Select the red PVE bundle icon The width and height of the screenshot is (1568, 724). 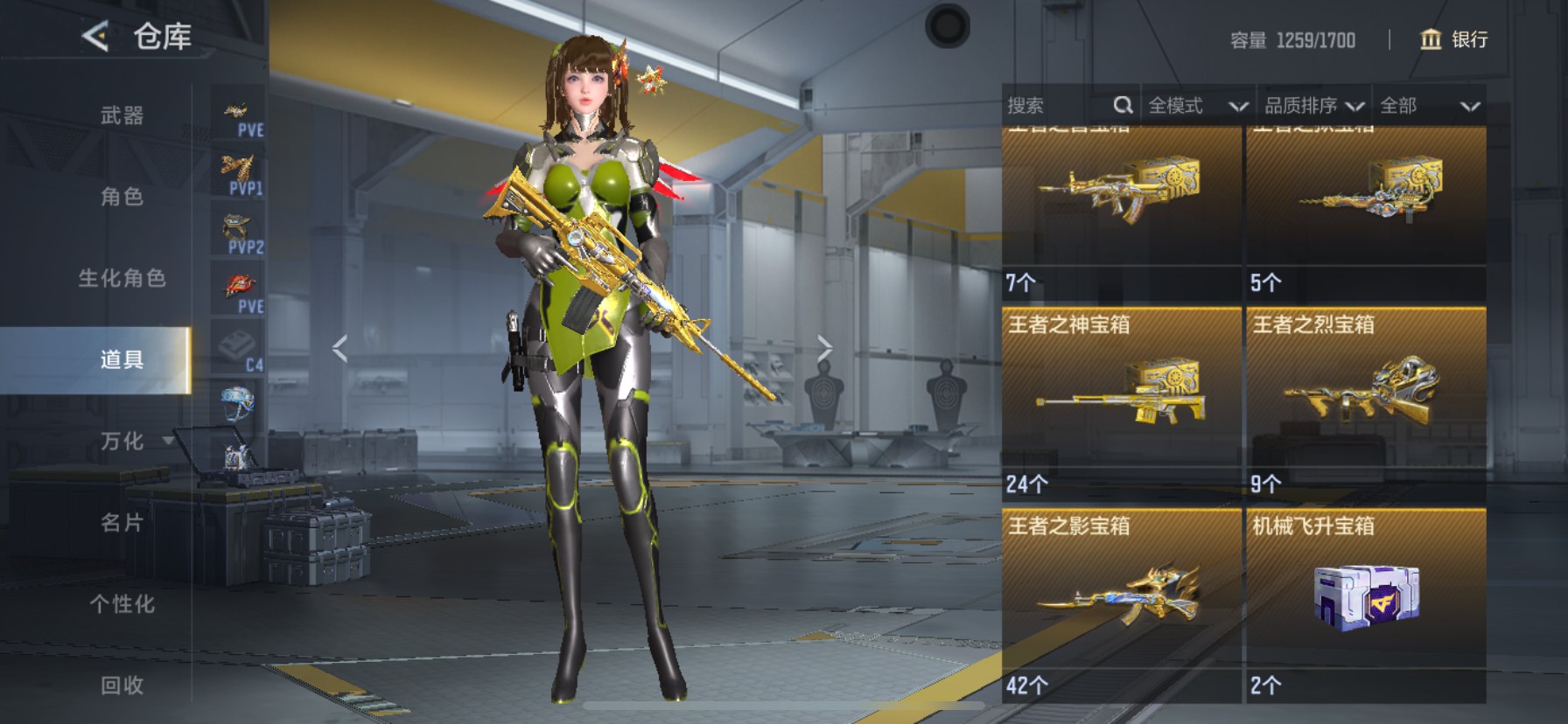coord(237,284)
